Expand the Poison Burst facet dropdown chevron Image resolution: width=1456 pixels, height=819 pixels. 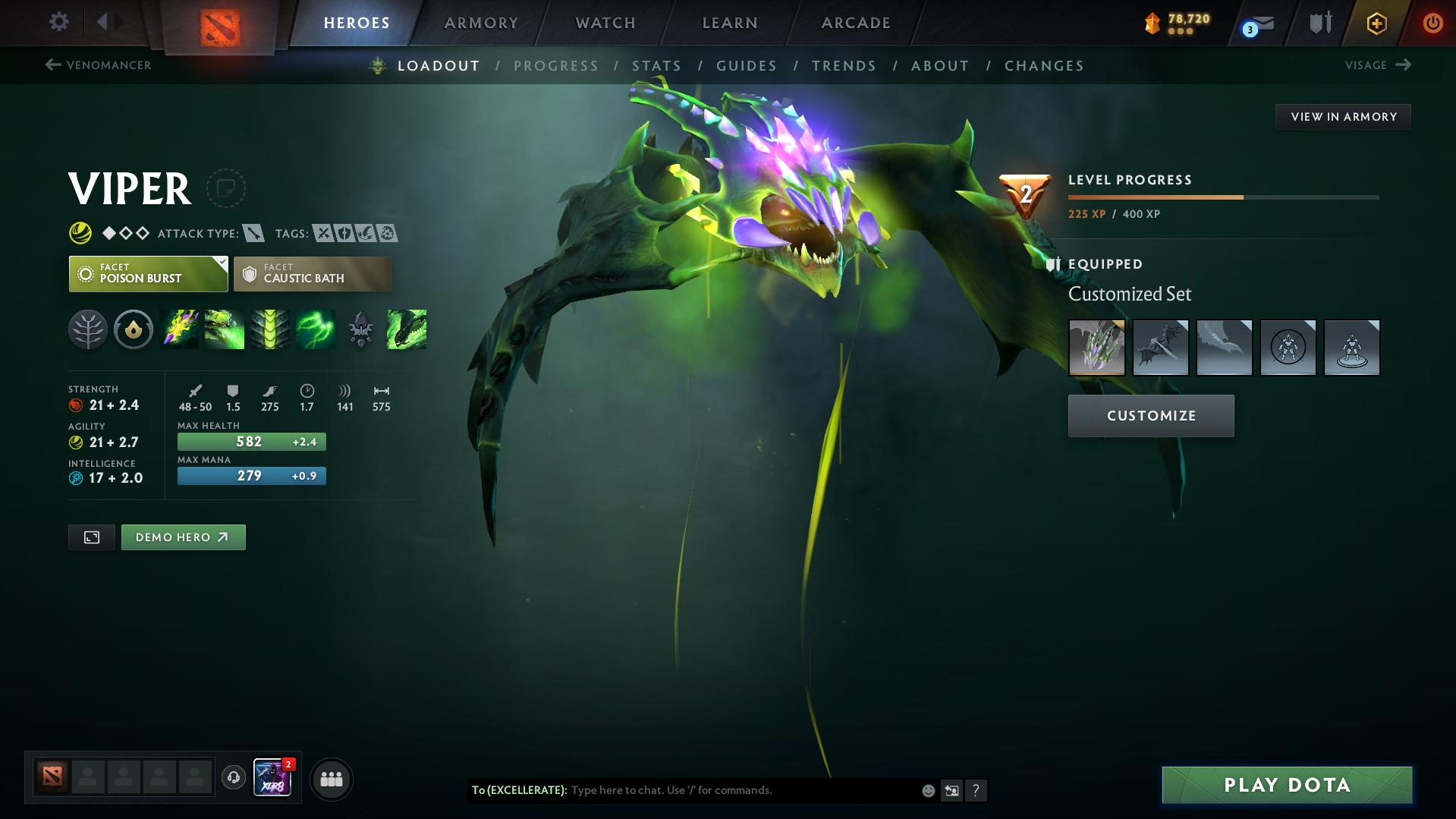point(221,264)
